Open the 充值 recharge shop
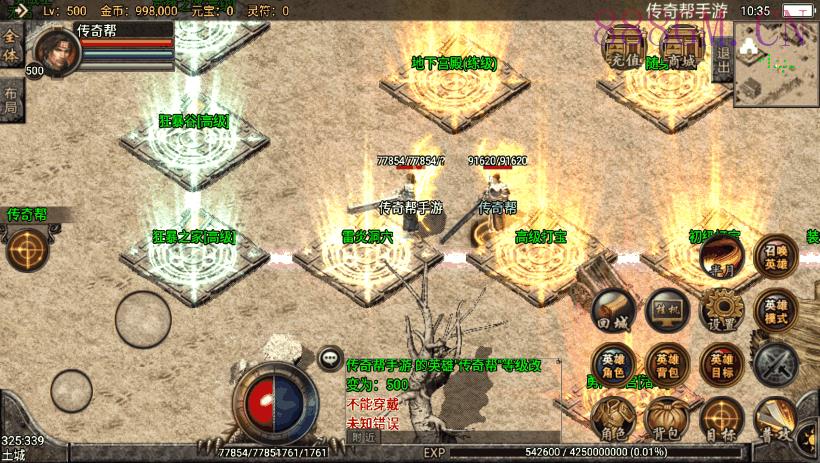The image size is (820, 463). [x=622, y=47]
